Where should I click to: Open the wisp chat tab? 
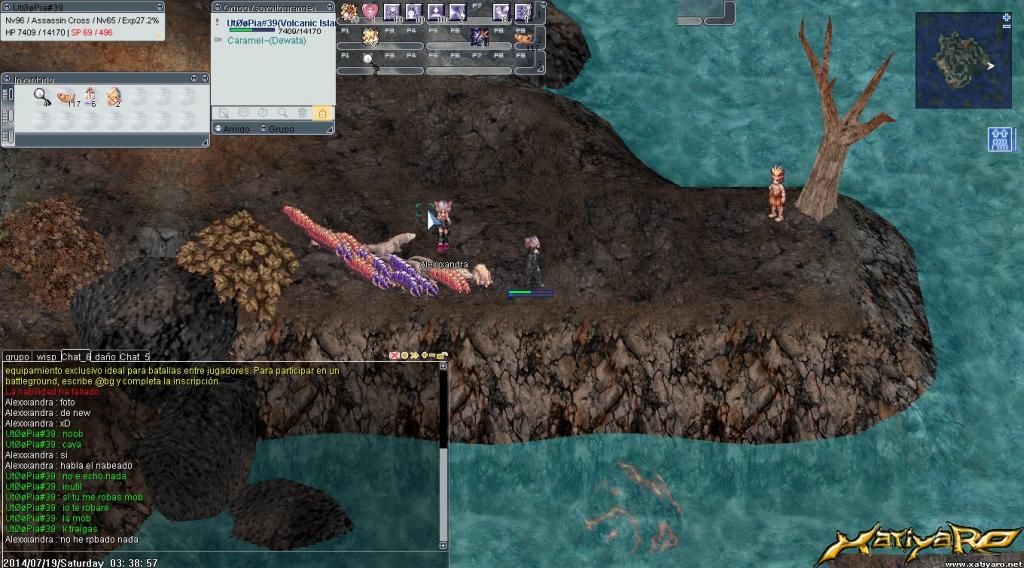46,356
